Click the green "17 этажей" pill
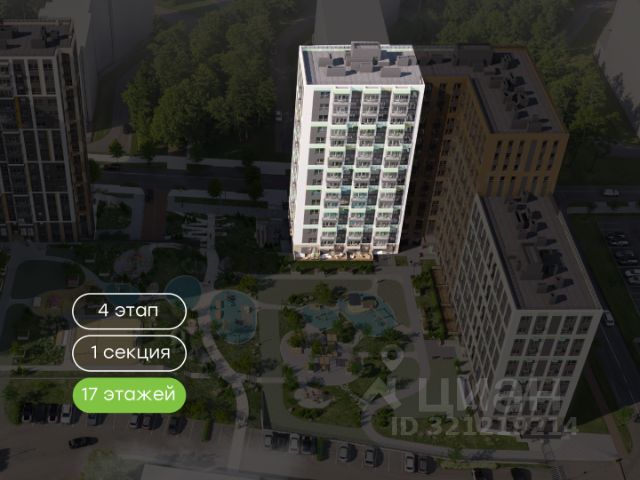The width and height of the screenshot is (640, 480). [x=129, y=394]
